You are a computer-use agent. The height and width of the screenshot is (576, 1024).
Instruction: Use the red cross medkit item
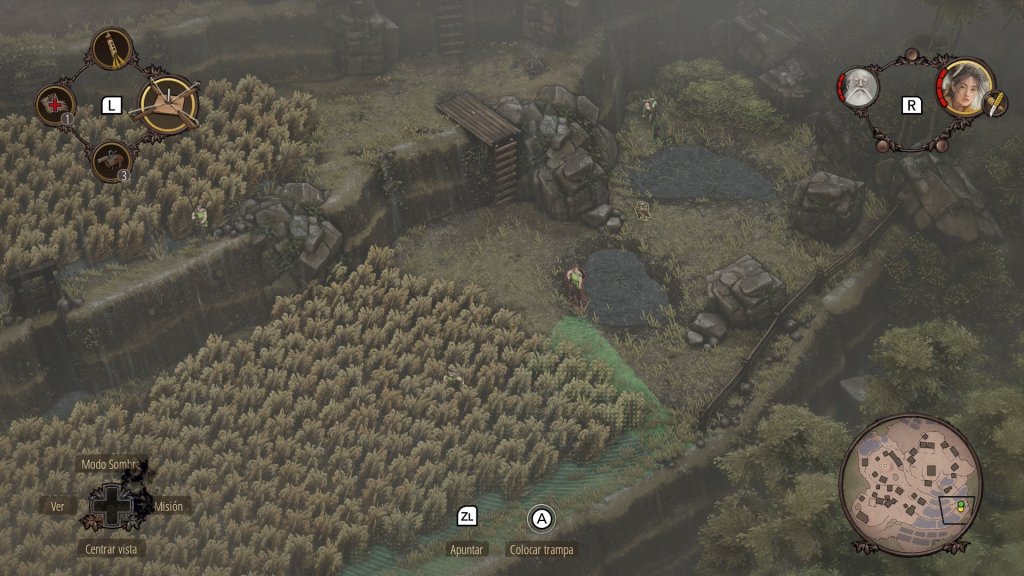point(55,104)
